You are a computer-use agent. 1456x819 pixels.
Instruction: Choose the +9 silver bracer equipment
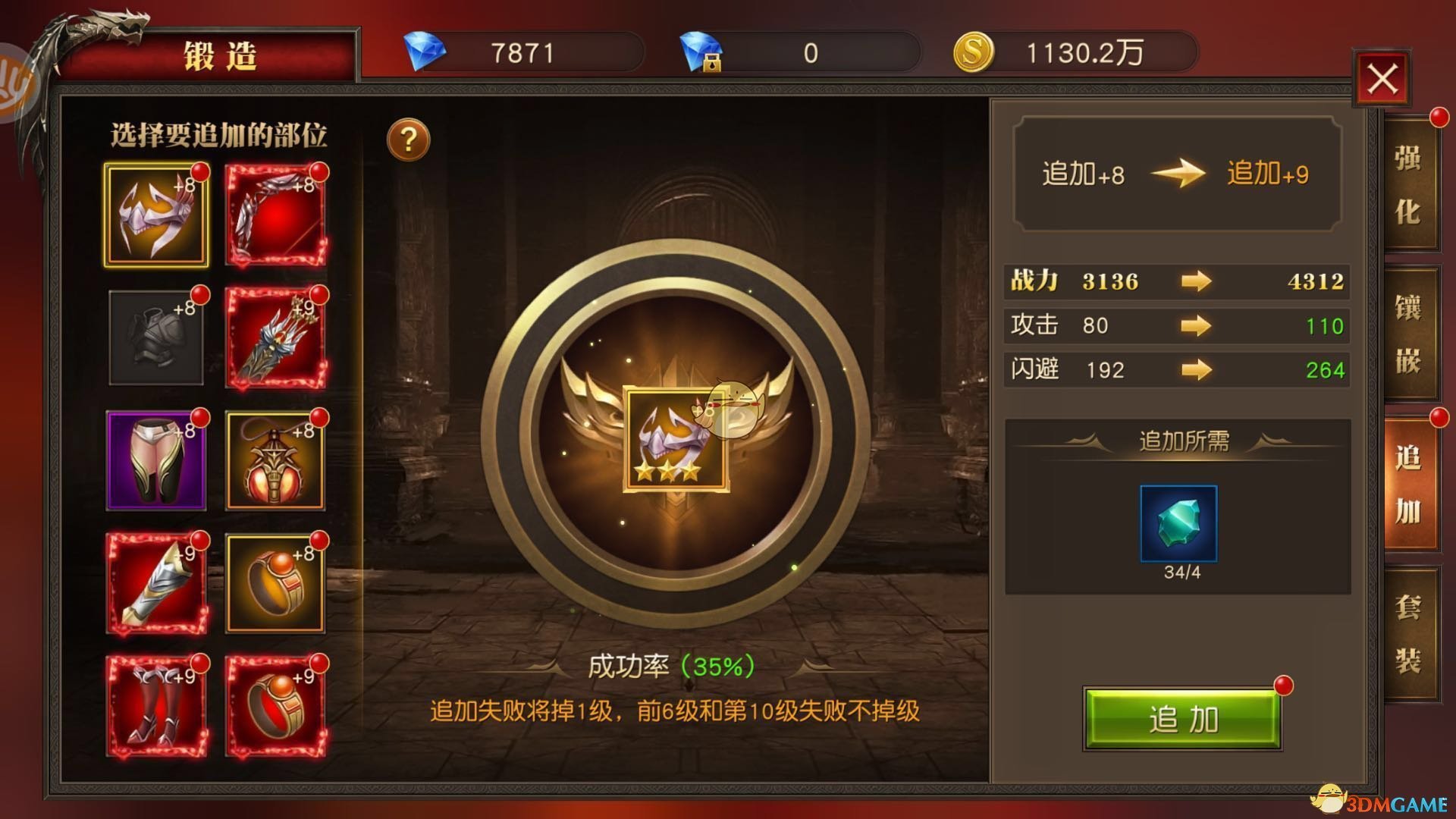[157, 582]
